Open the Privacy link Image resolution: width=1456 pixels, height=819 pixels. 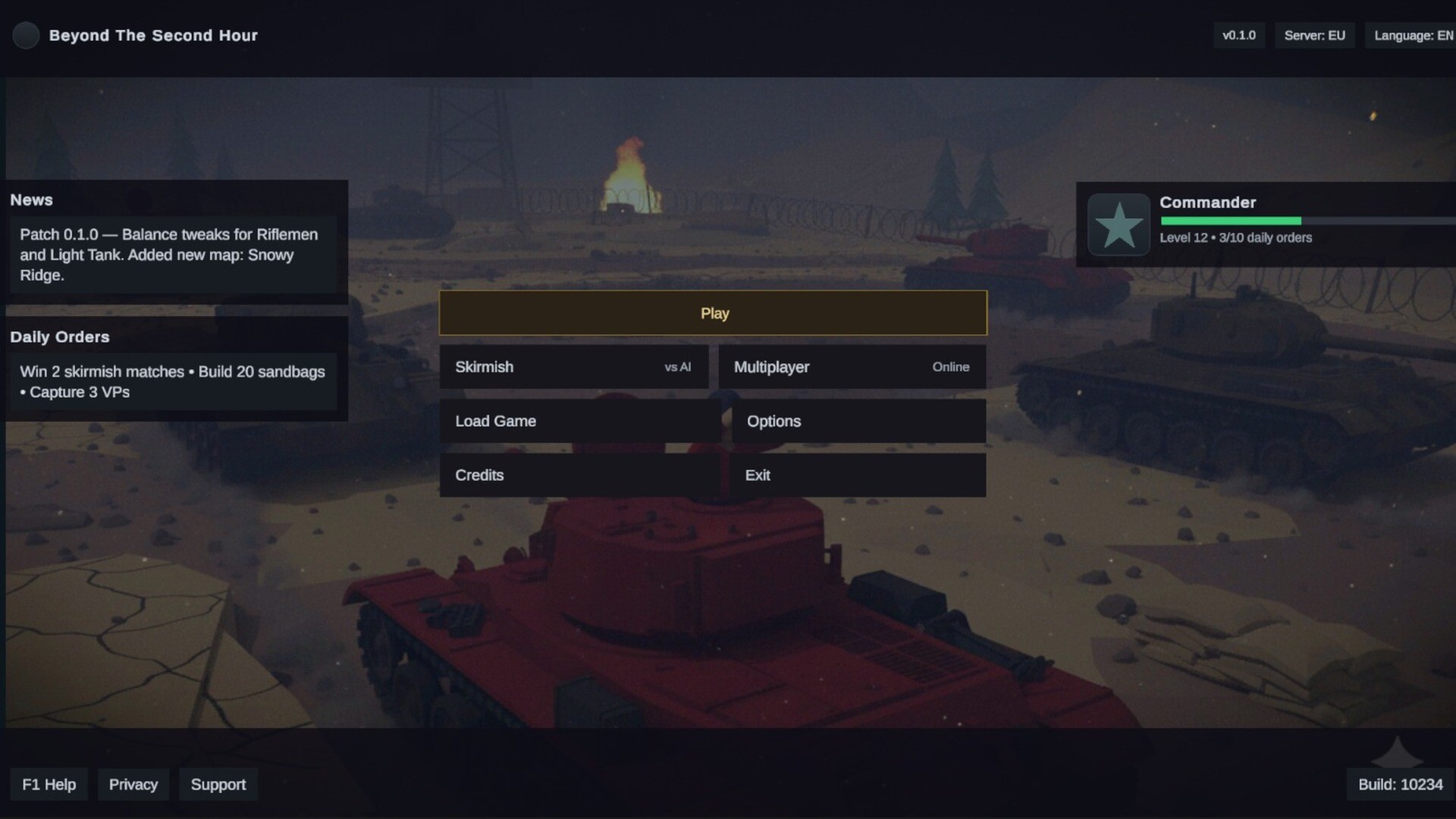pos(133,784)
